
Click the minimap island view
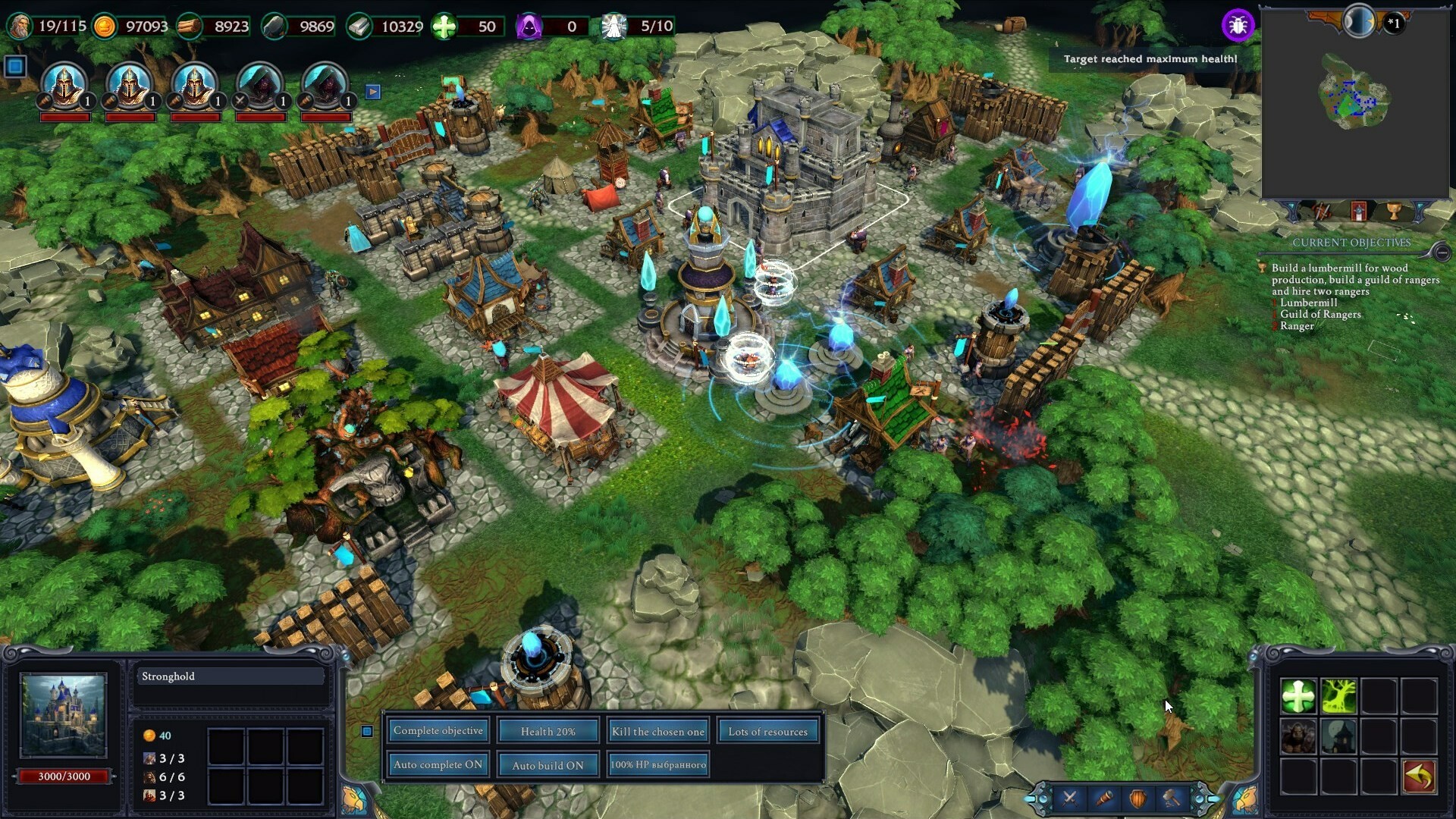pyautogui.click(x=1354, y=99)
